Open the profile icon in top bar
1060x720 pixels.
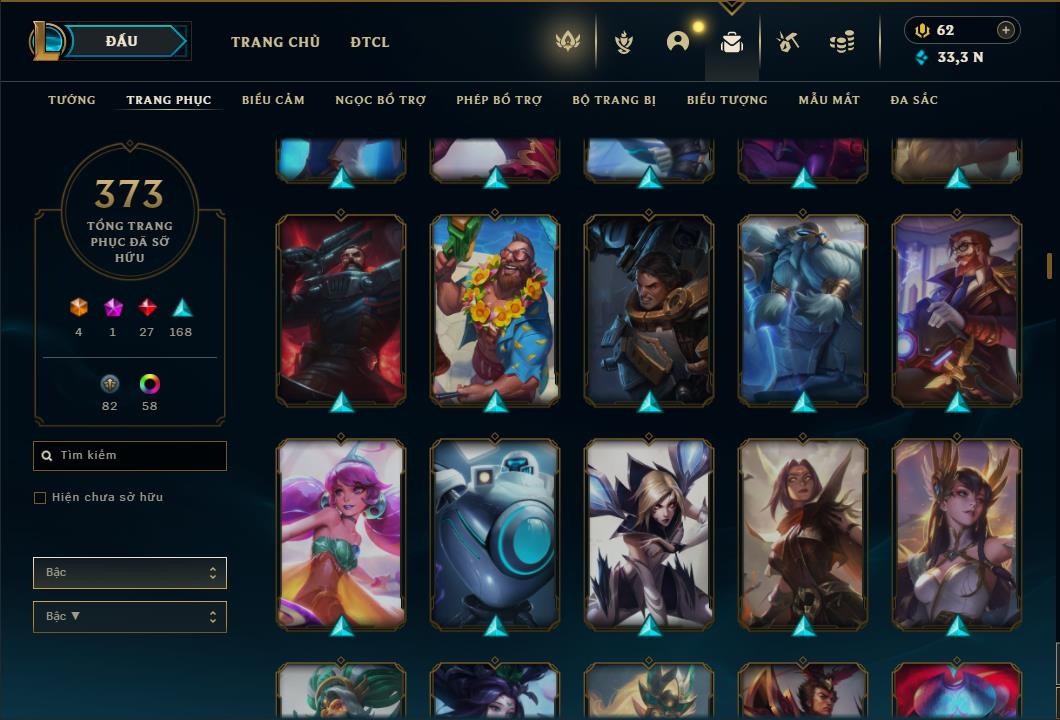tap(678, 42)
